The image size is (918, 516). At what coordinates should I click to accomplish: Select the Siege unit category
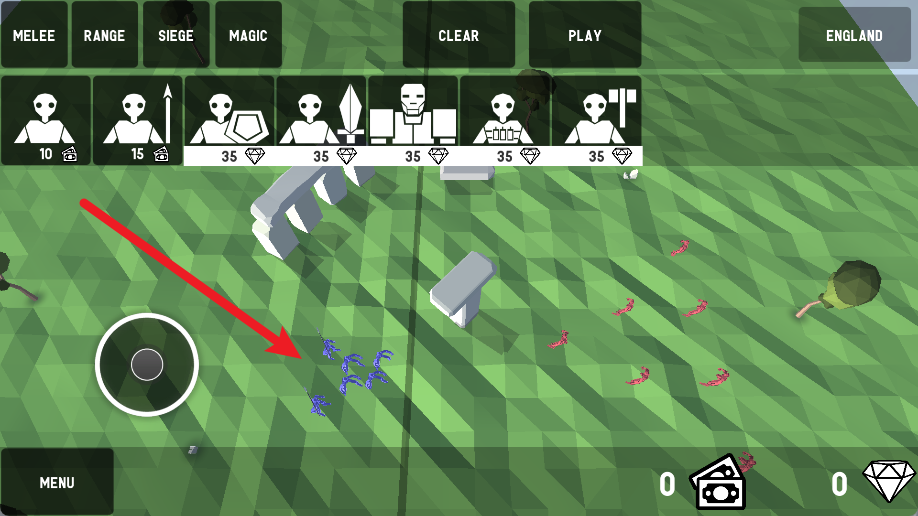tap(176, 35)
